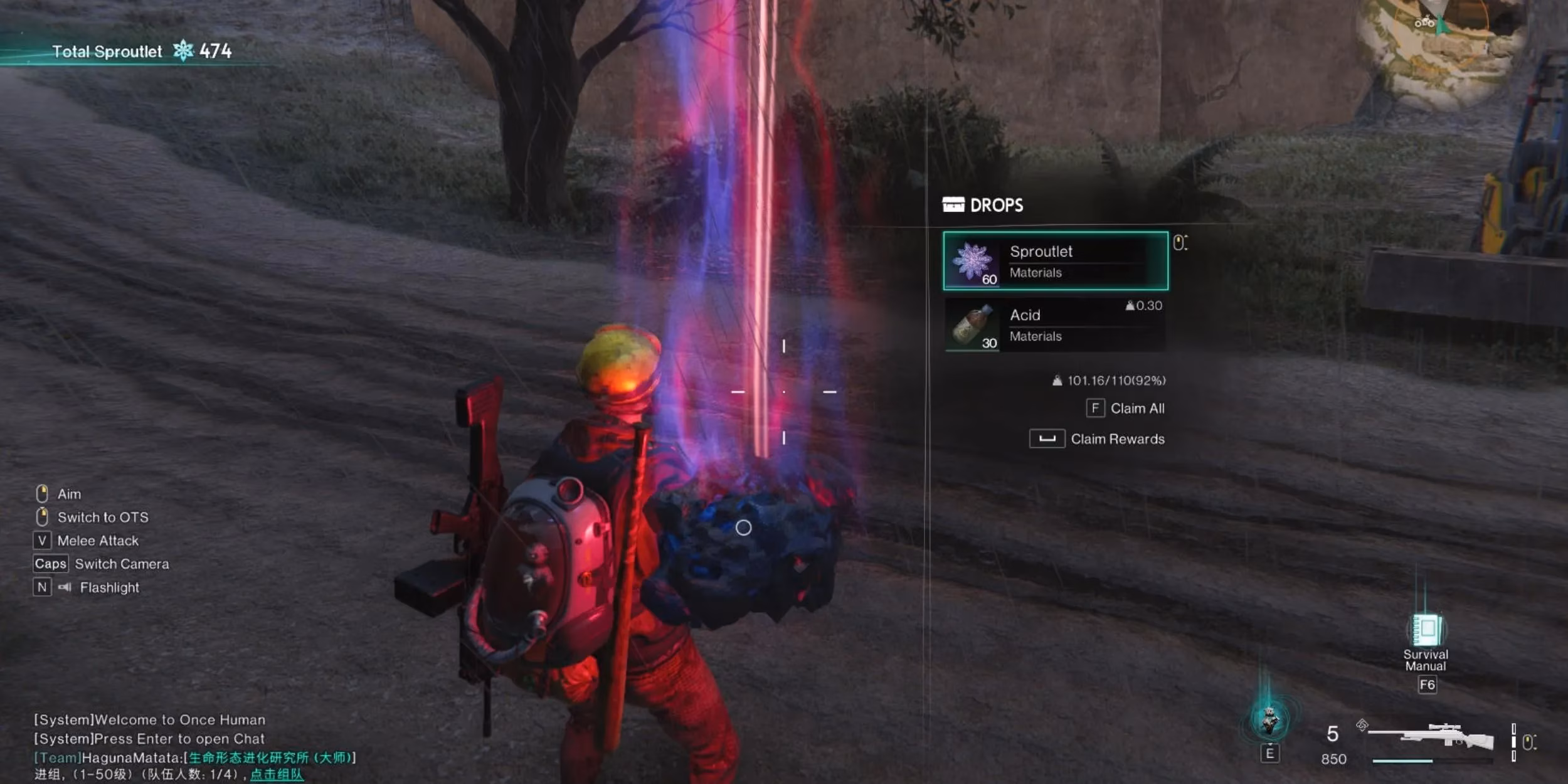Activate the deviation companion ability icon
Viewport: 1568px width, 784px height.
click(1269, 720)
